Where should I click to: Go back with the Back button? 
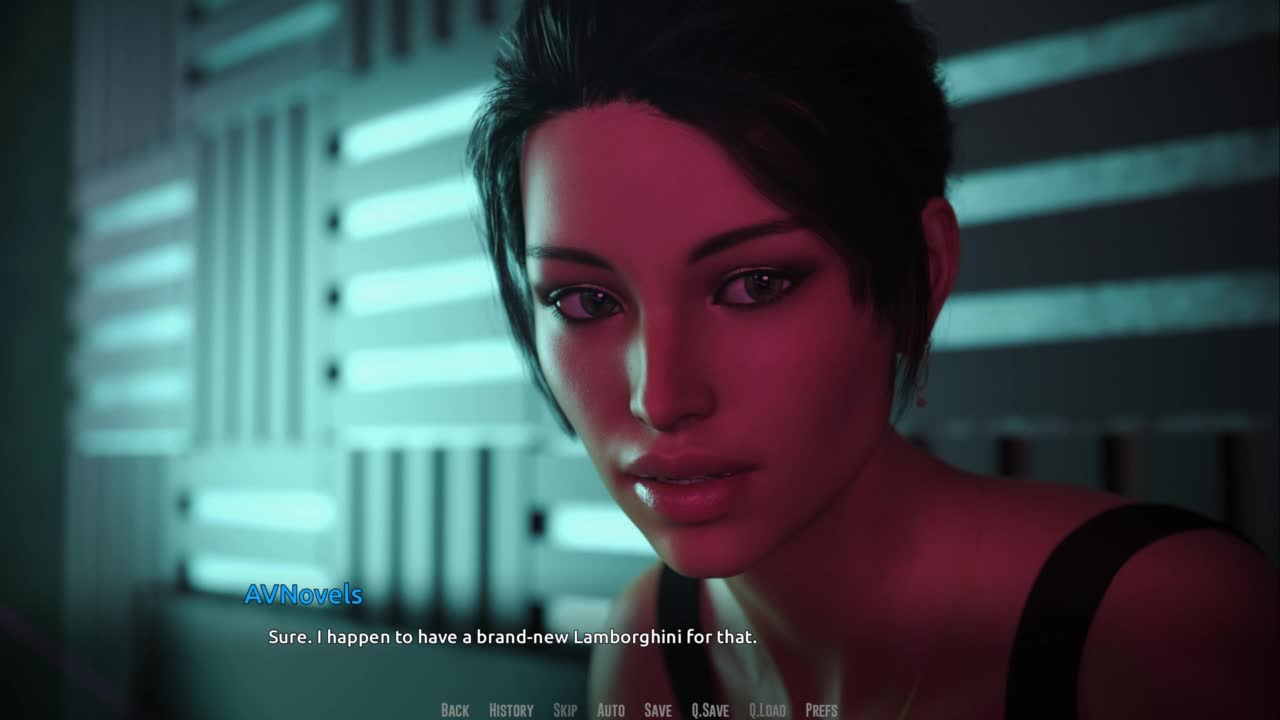(x=455, y=710)
